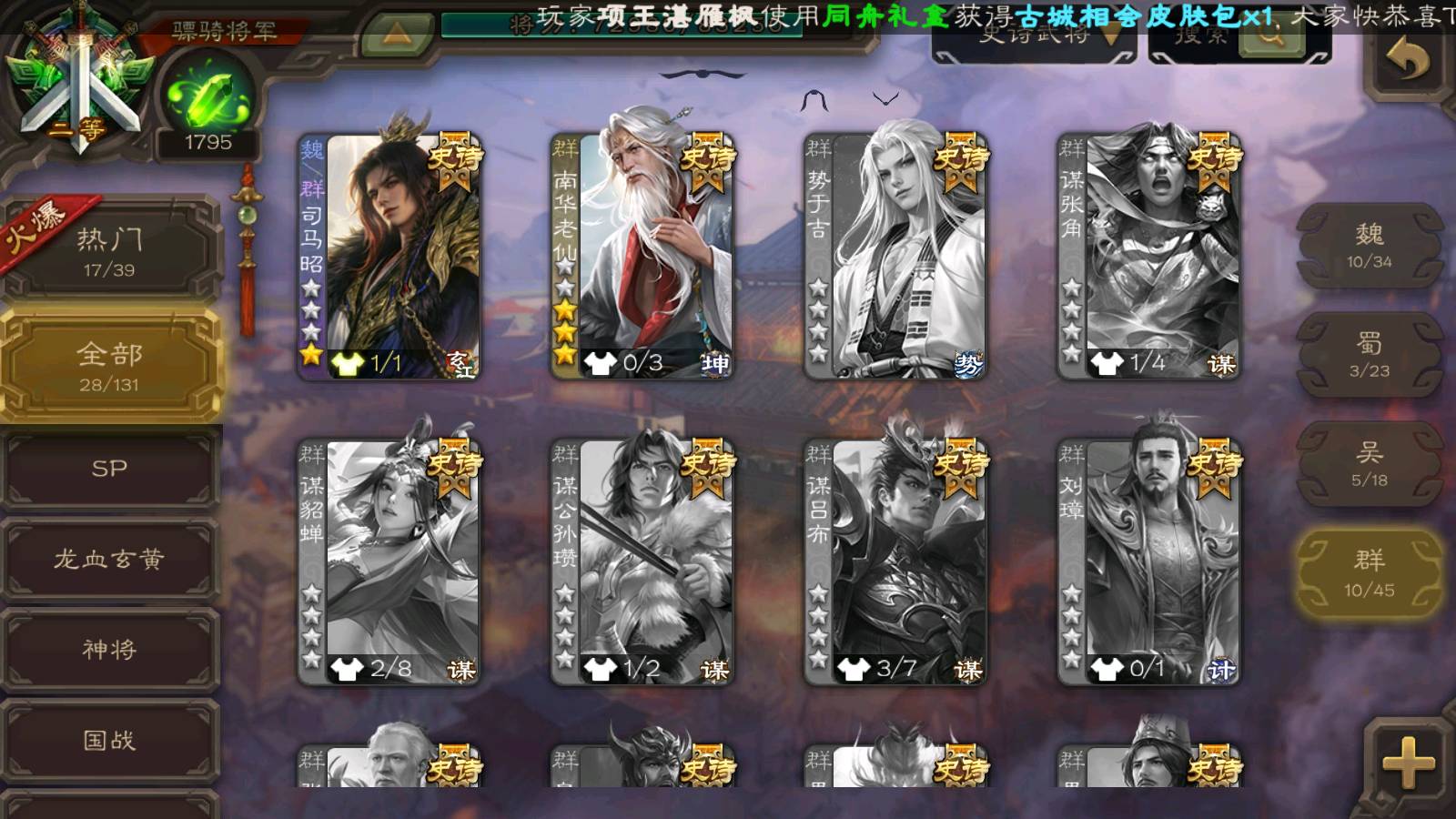Show the 神将 category

pos(109,649)
